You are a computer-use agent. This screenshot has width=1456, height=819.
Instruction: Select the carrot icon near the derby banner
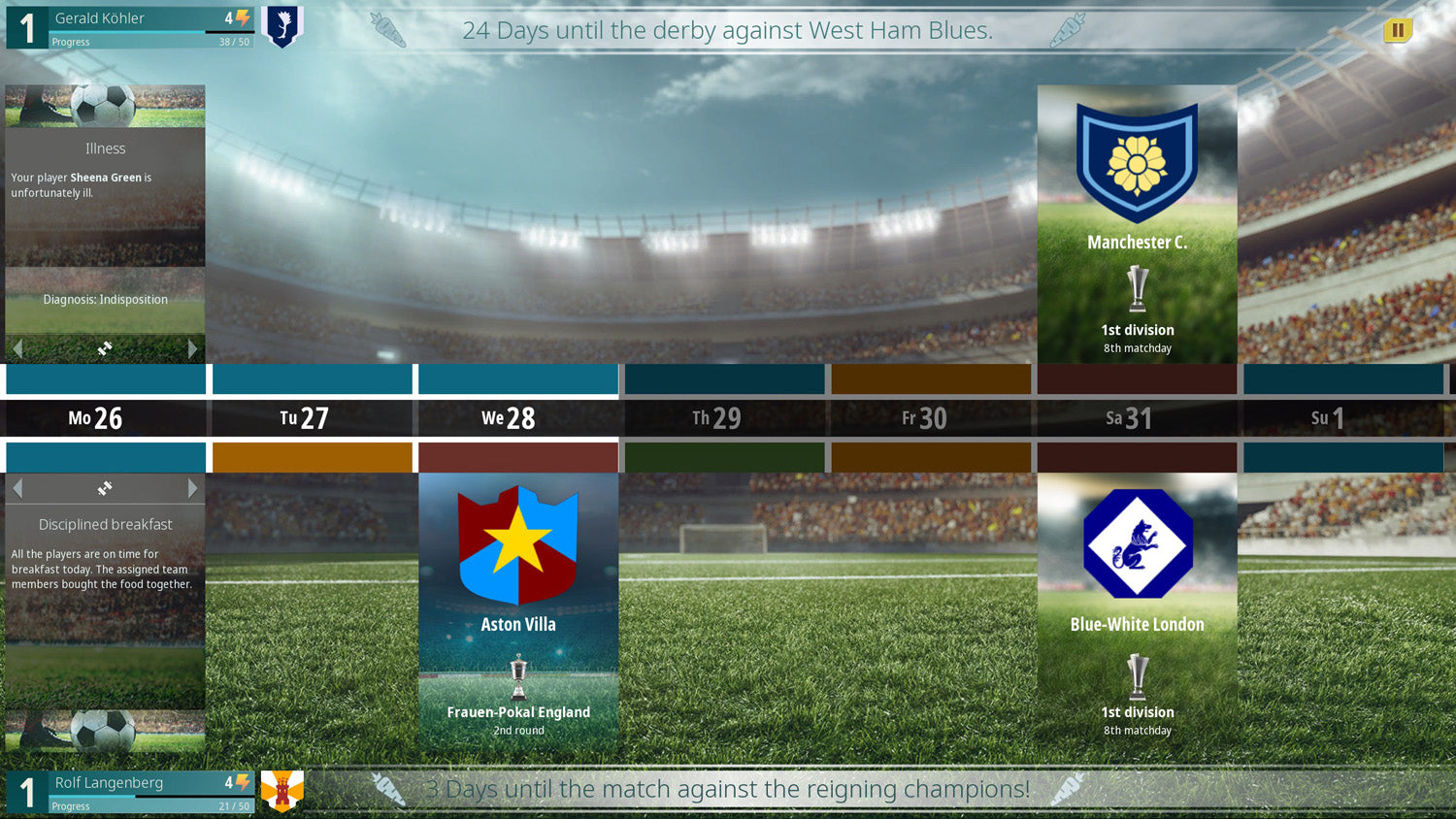pyautogui.click(x=390, y=30)
